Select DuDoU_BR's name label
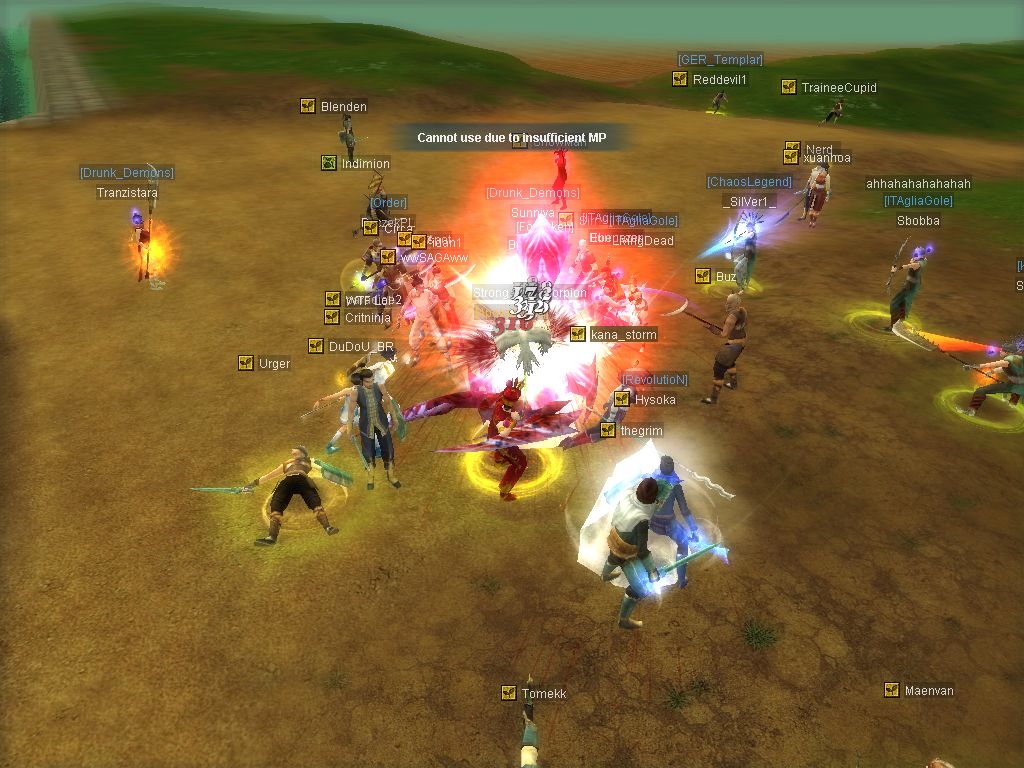Screen dimensions: 1024x768 361,348
